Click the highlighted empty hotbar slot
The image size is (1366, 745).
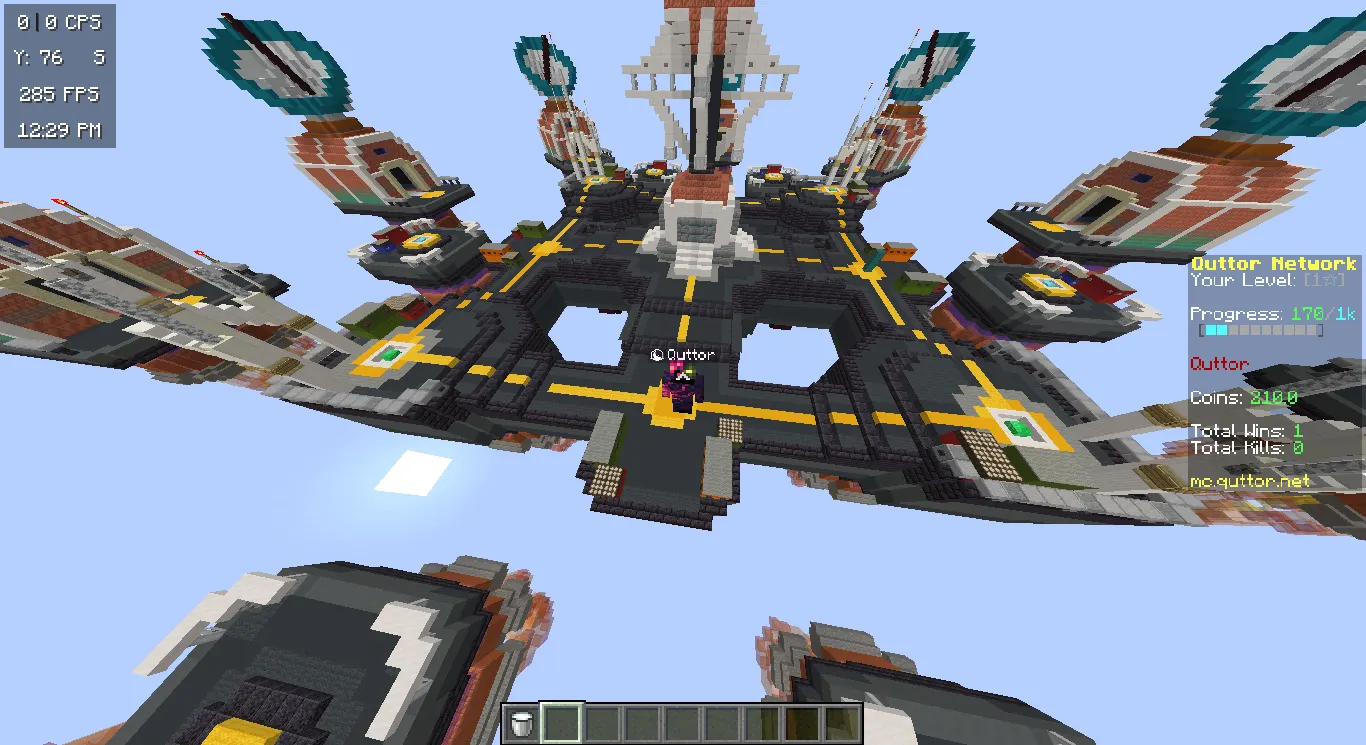point(561,723)
